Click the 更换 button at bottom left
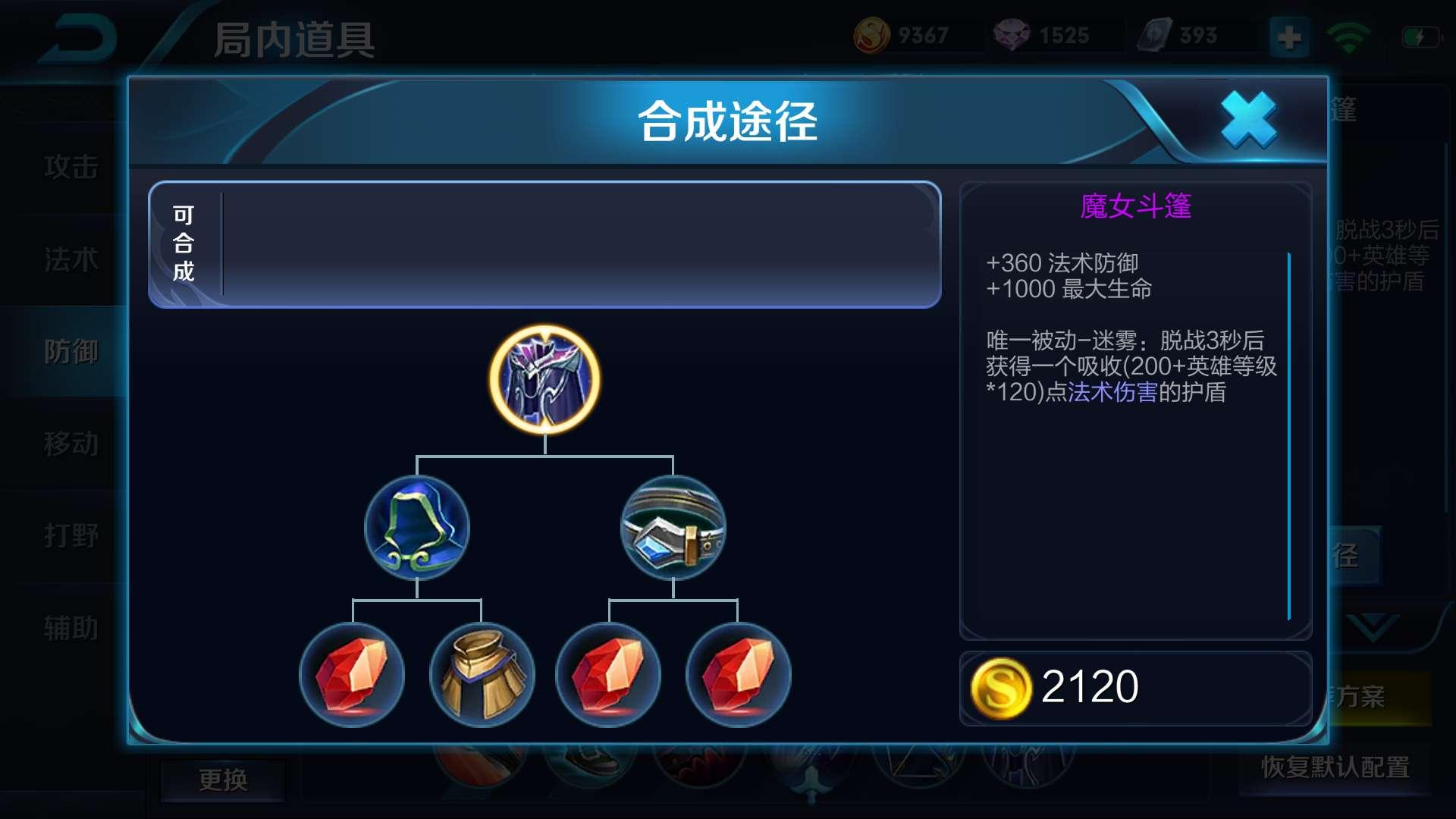This screenshot has height=819, width=1456. [223, 782]
